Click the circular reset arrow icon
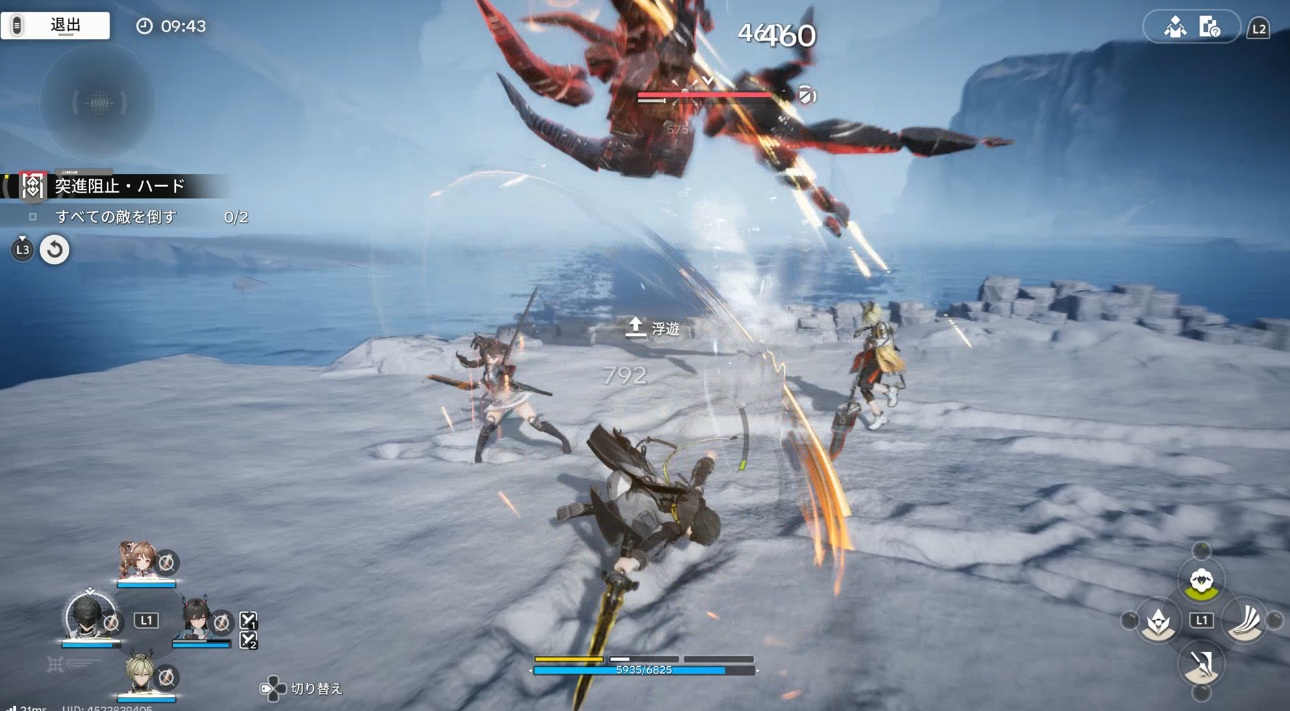 (55, 250)
